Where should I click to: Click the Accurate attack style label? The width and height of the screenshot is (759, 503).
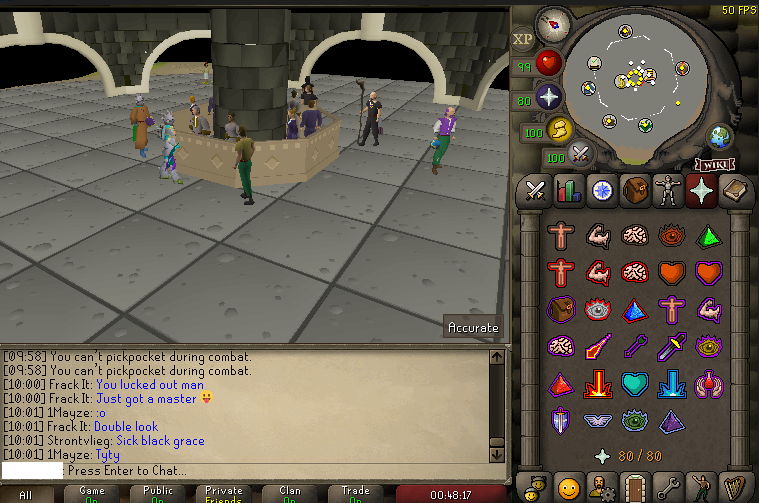pos(473,327)
